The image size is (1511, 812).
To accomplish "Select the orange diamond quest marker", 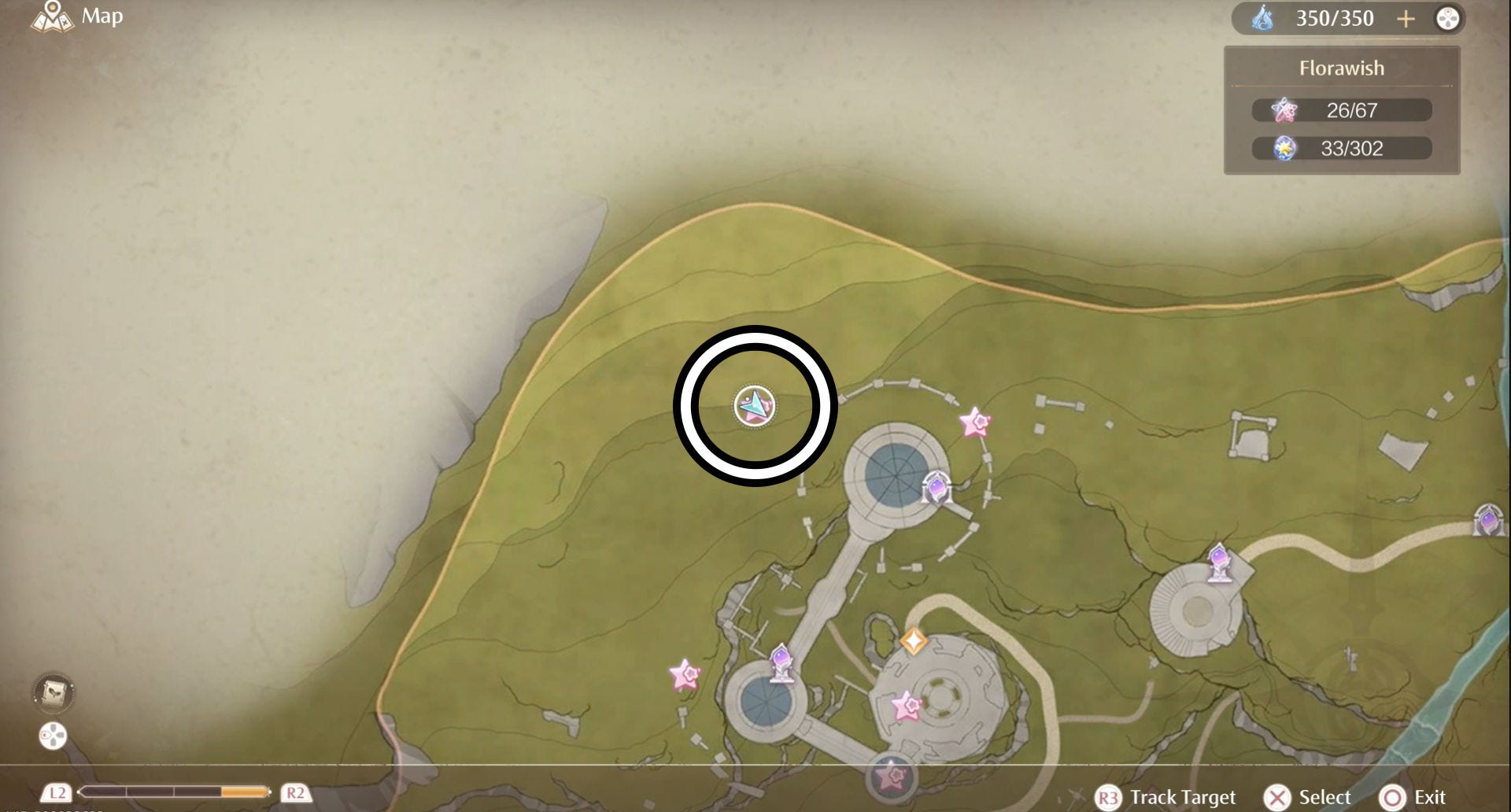I will point(913,641).
